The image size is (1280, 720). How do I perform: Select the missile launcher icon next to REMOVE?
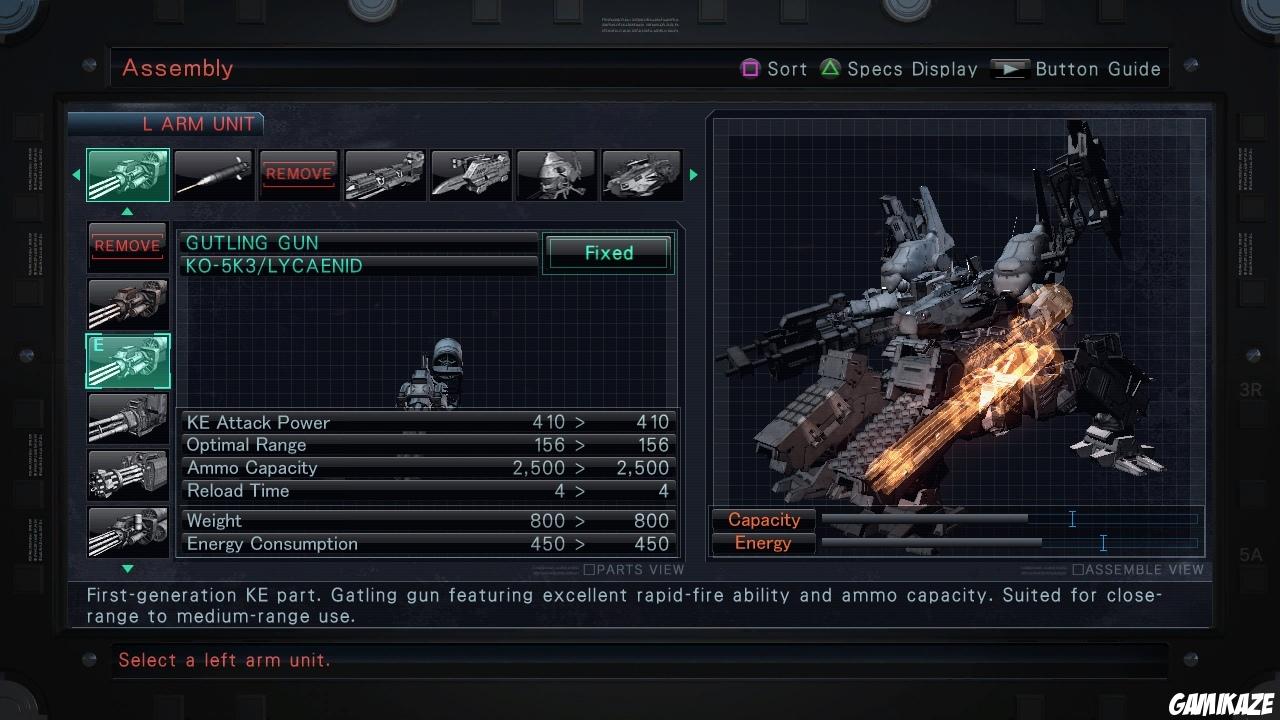pos(385,174)
